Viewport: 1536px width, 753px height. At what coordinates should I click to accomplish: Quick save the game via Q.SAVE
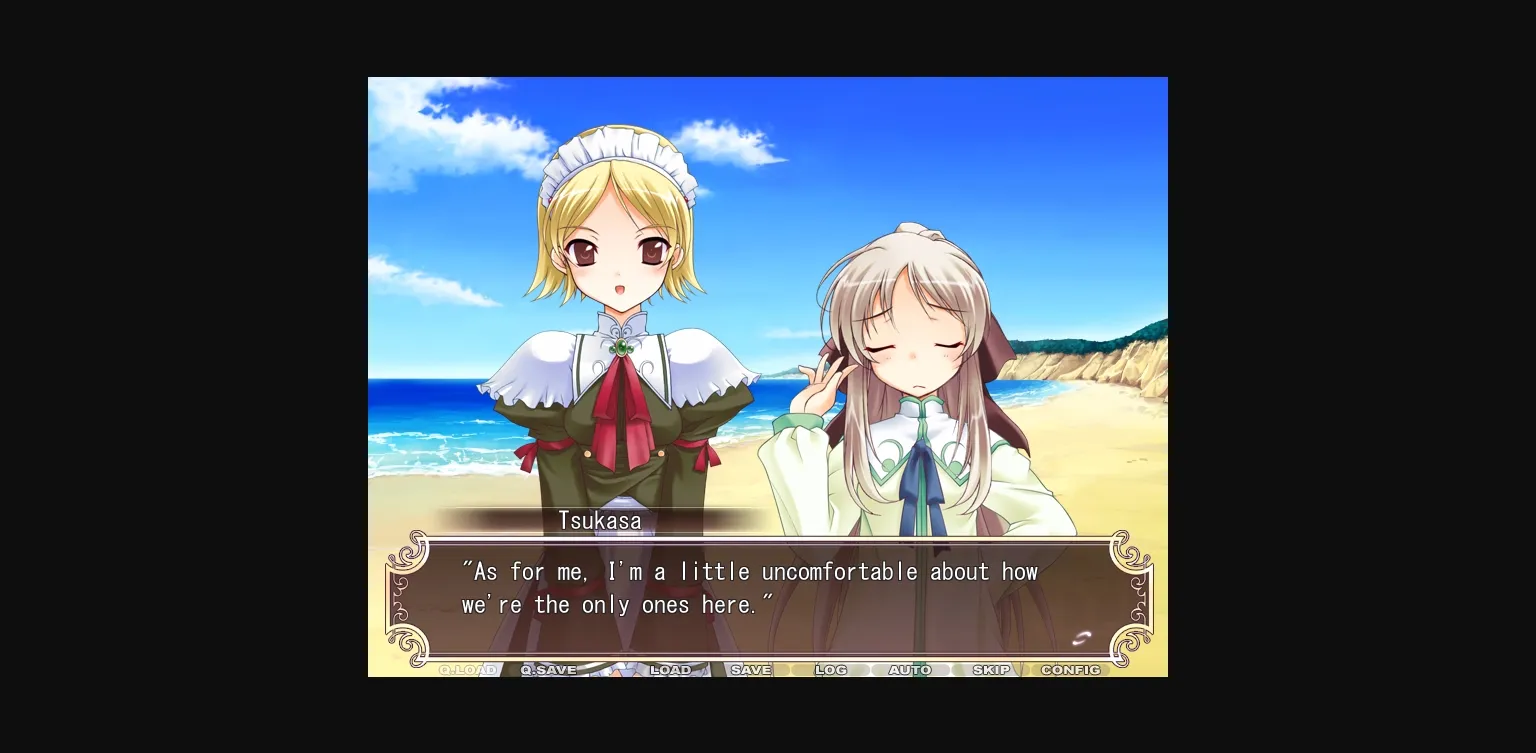coord(548,670)
